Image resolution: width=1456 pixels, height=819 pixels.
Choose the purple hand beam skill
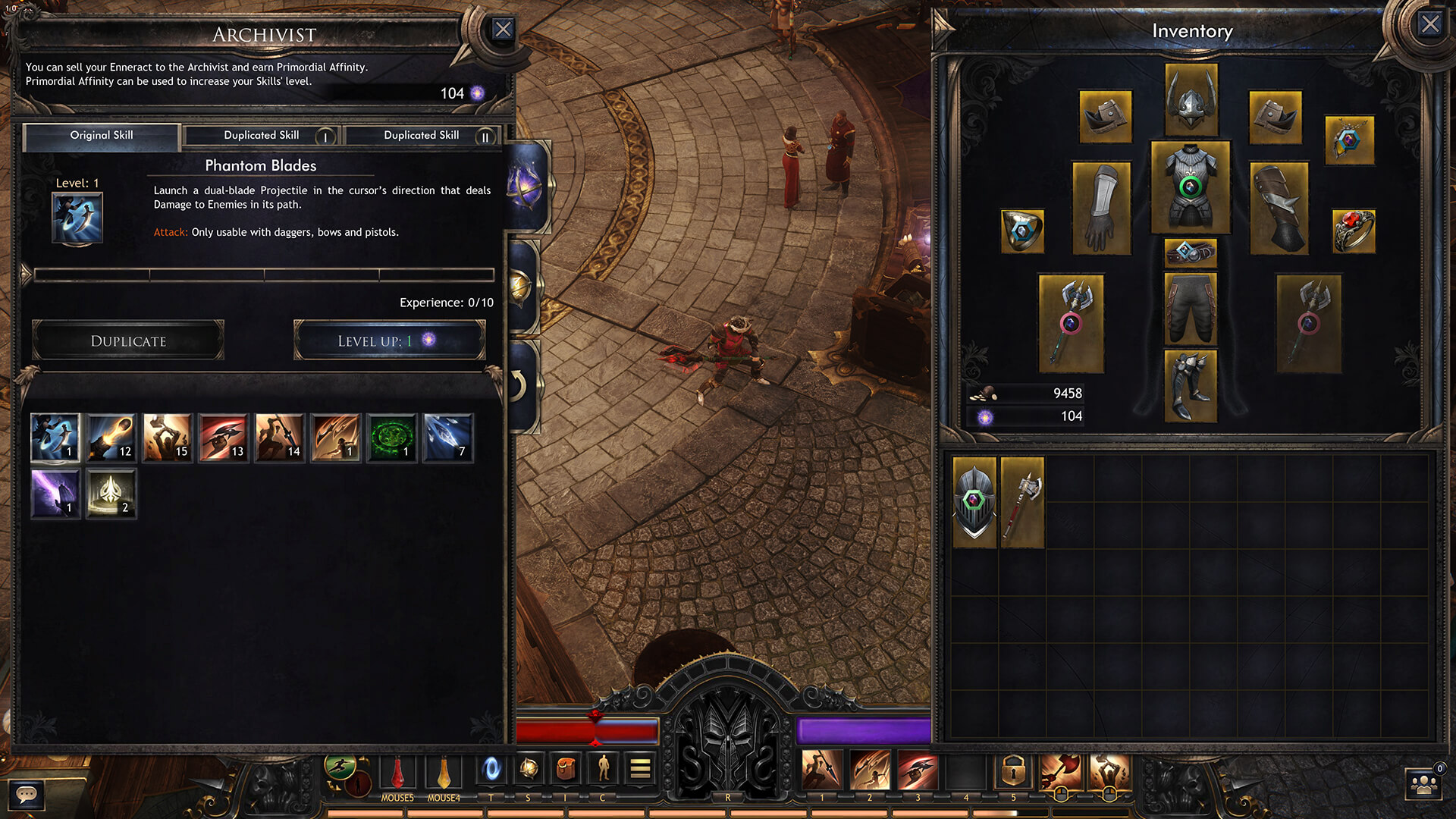tap(55, 494)
